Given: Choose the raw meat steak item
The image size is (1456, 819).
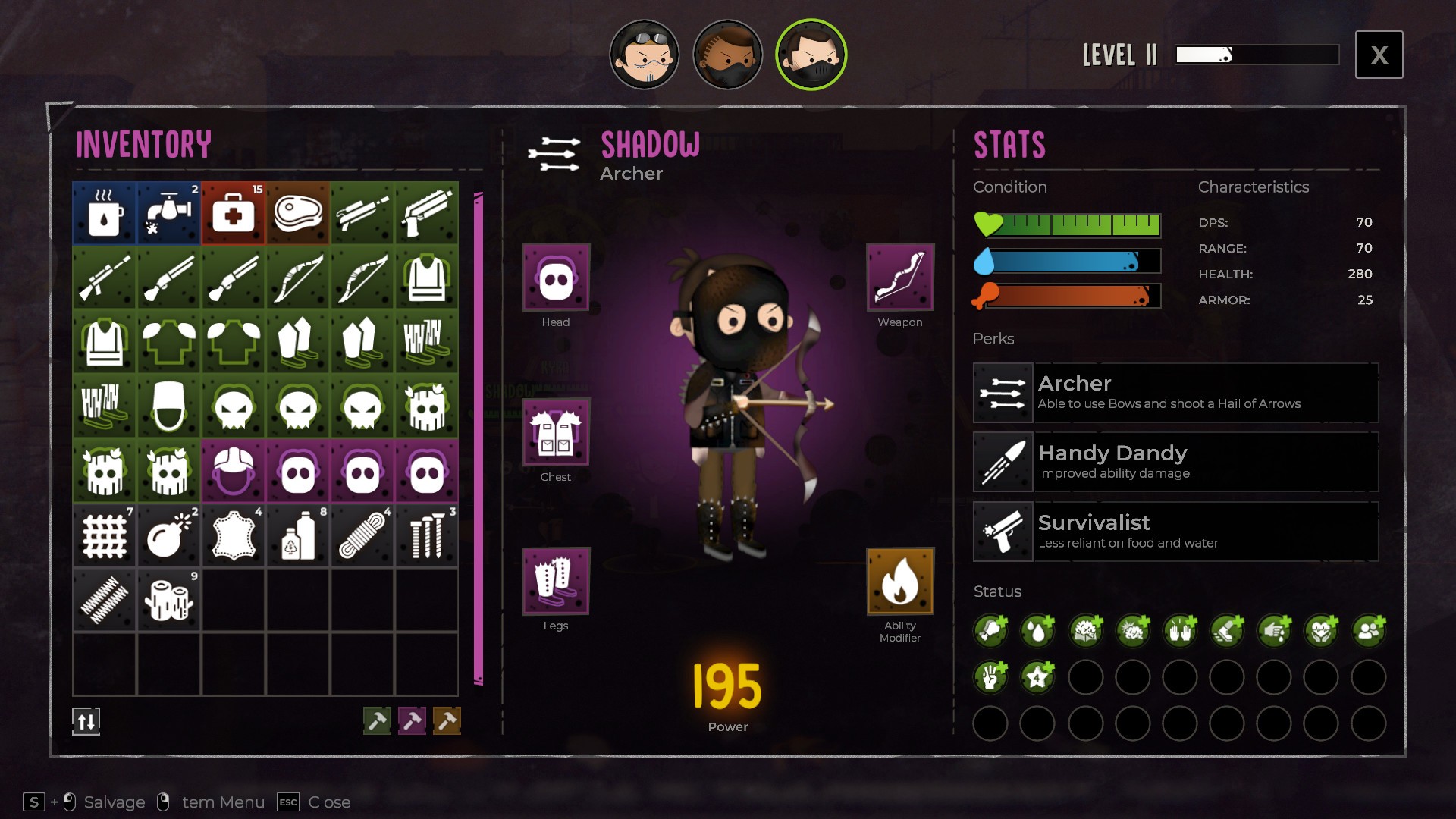Looking at the screenshot, I should [298, 213].
